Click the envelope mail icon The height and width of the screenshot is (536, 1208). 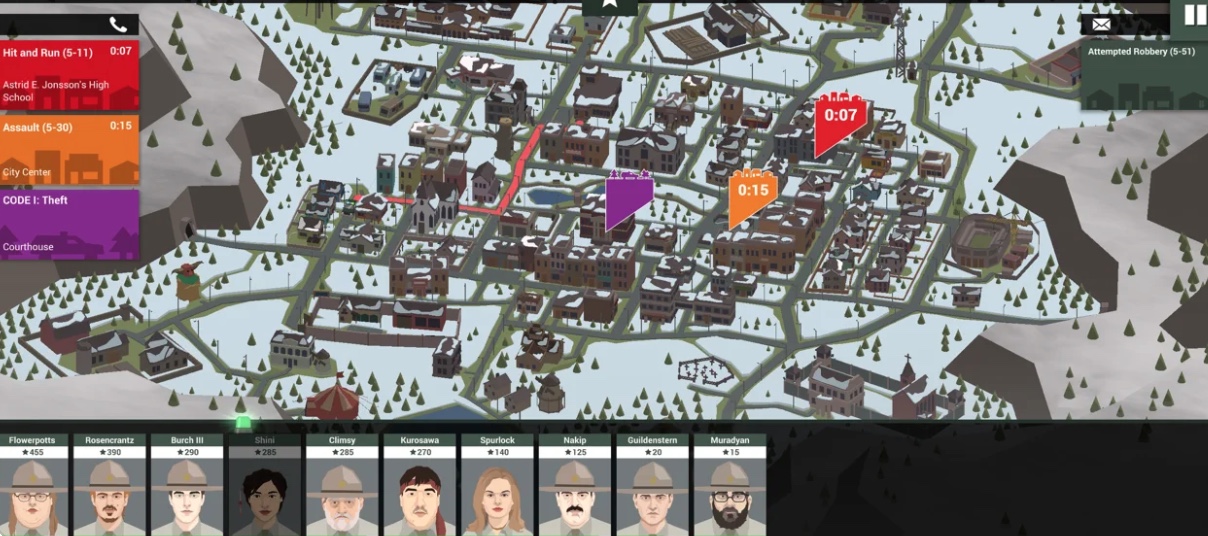tap(1101, 25)
